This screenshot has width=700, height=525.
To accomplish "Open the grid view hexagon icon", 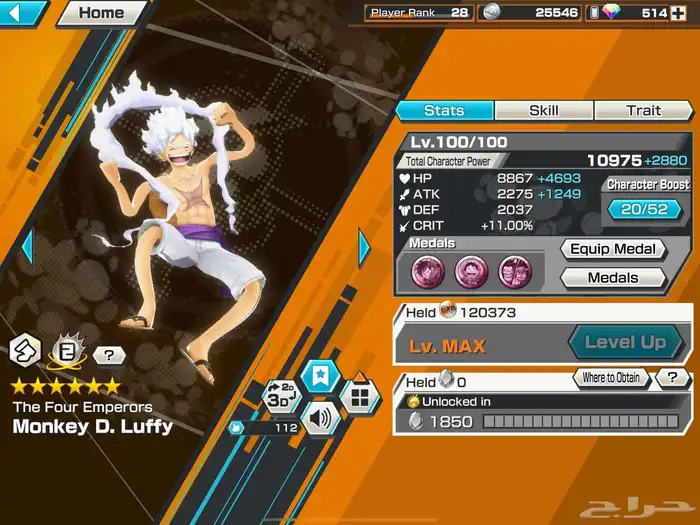I will click(360, 396).
